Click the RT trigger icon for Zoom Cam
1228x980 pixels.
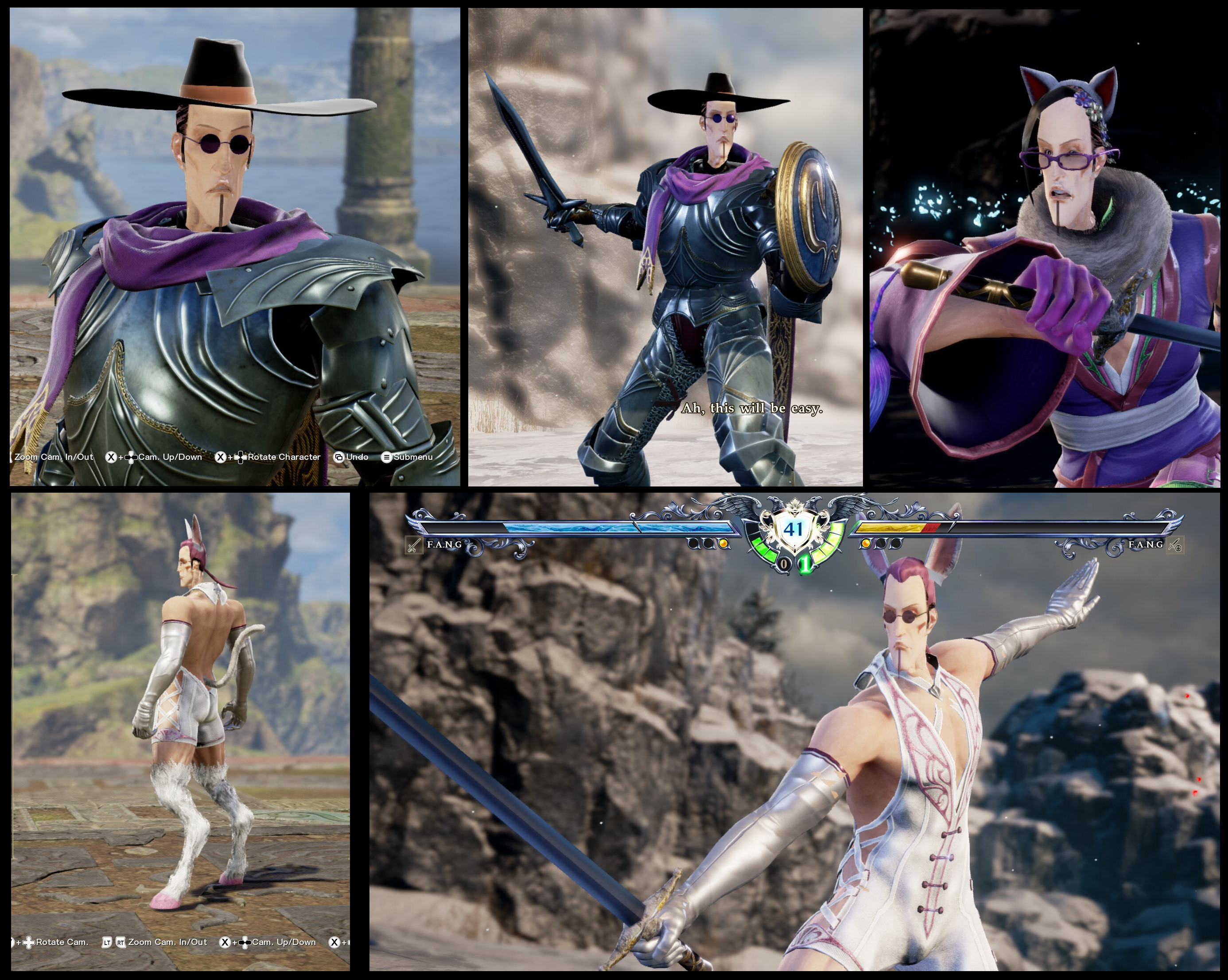pyautogui.click(x=120, y=942)
